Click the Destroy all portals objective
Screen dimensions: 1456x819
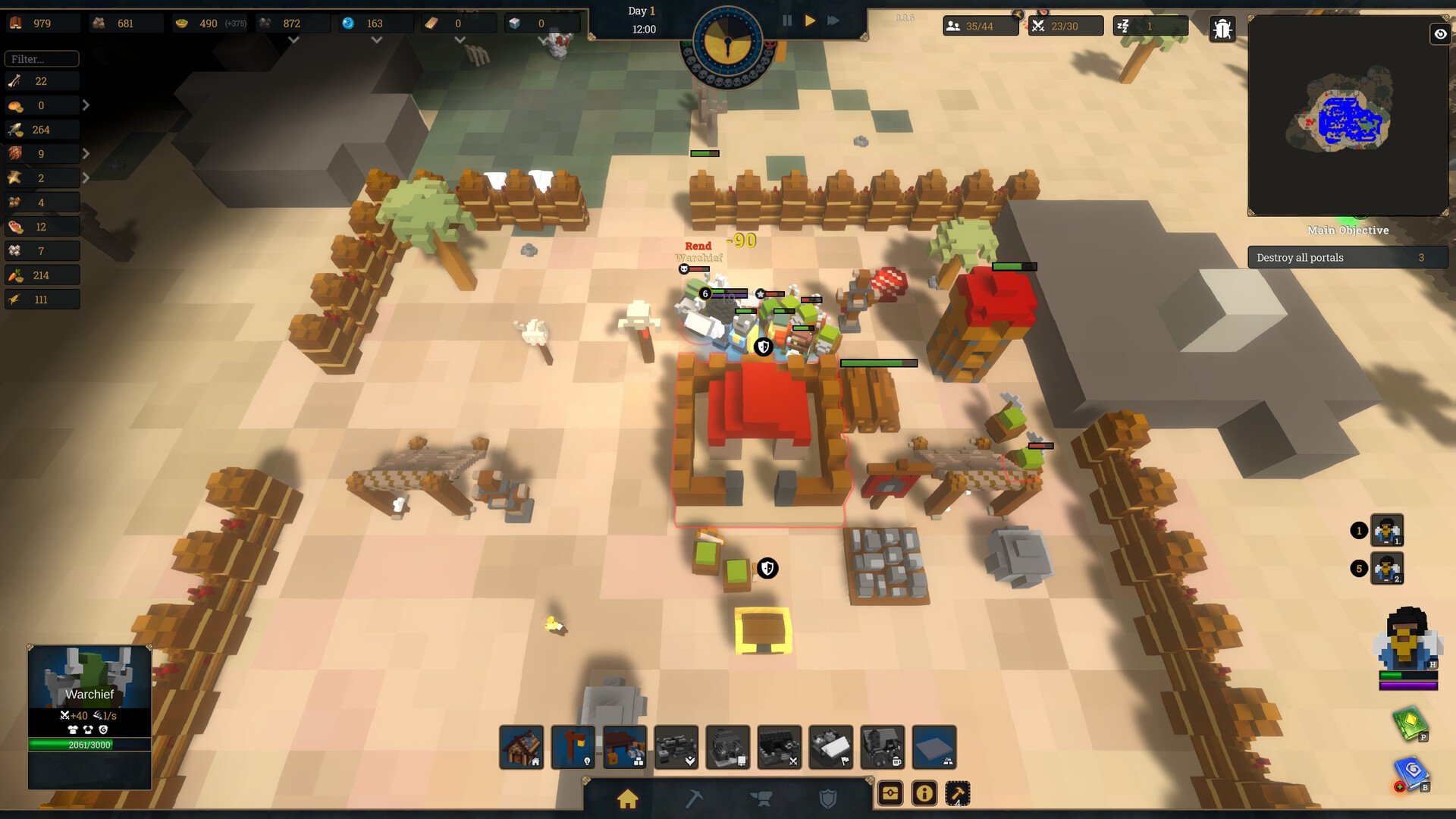coord(1348,257)
